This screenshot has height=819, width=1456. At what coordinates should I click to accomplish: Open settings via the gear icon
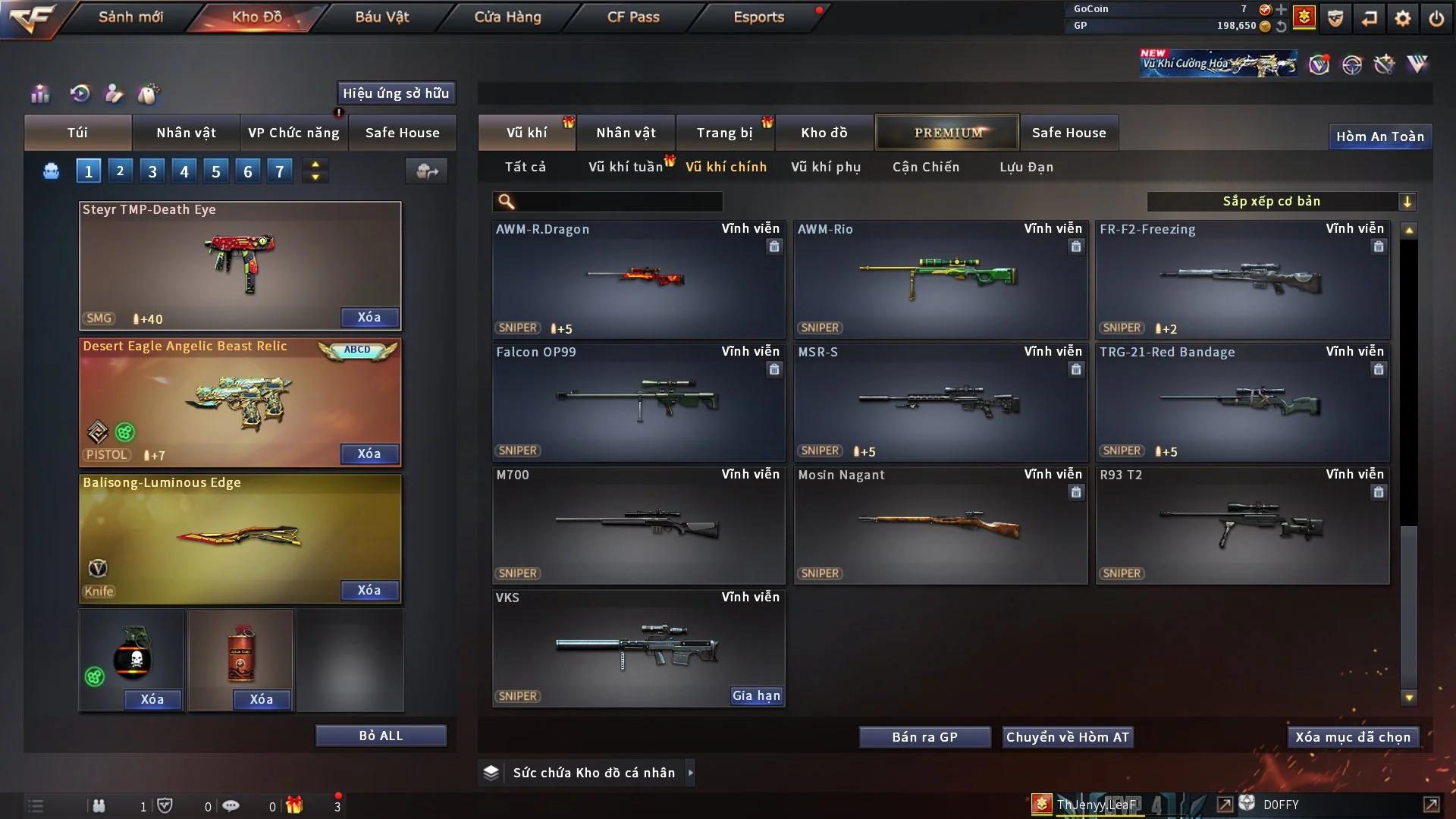pyautogui.click(x=1402, y=18)
